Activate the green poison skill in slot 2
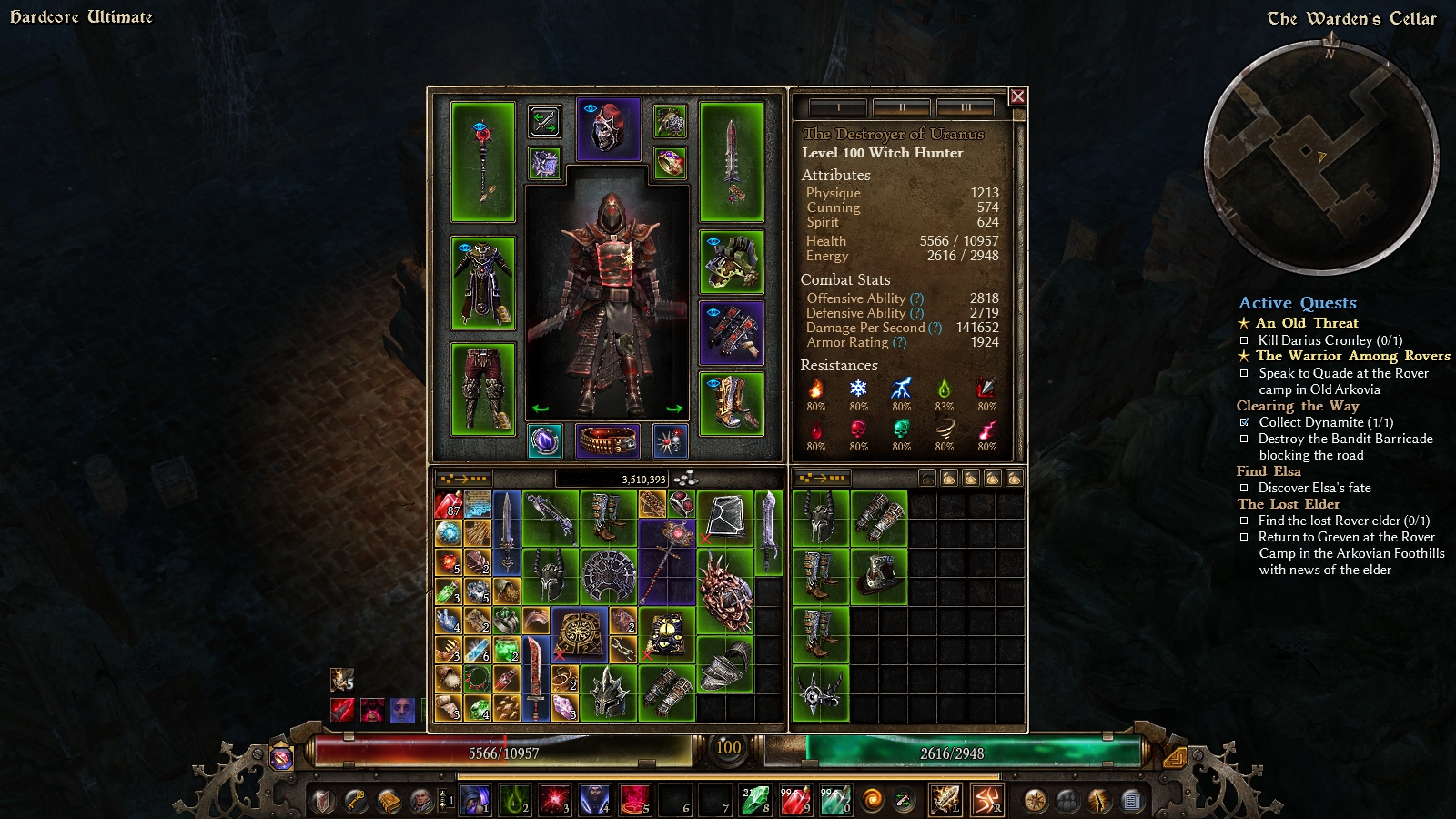Viewport: 1456px width, 819px height. click(515, 800)
